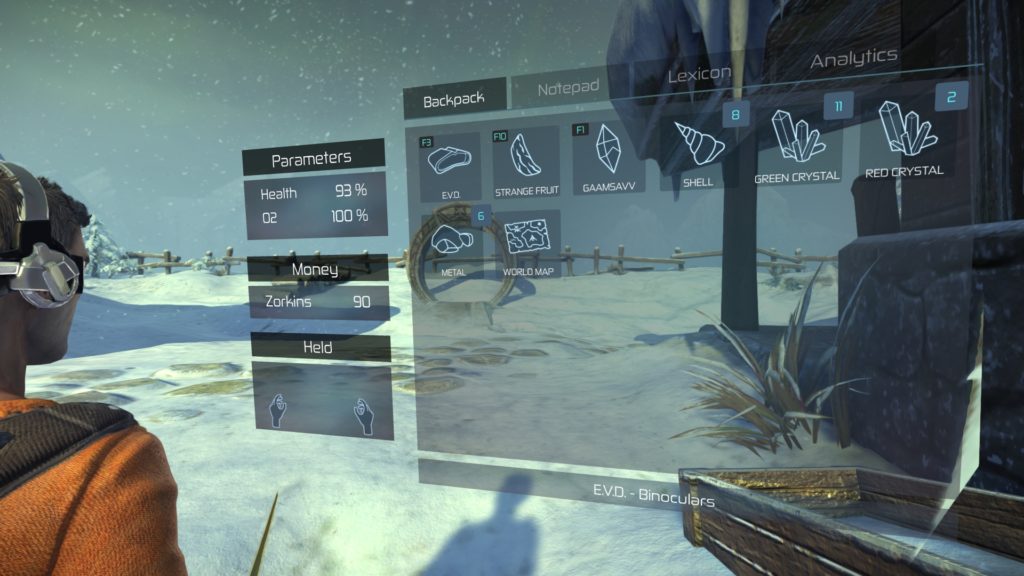1024x576 pixels.
Task: Pick the Gaamsavv crystal slot
Action: coord(608,157)
